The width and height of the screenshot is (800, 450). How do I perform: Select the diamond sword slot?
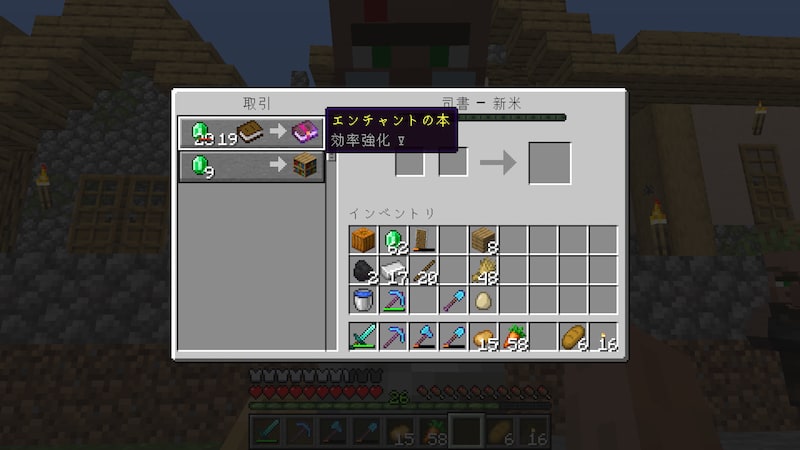click(363, 337)
